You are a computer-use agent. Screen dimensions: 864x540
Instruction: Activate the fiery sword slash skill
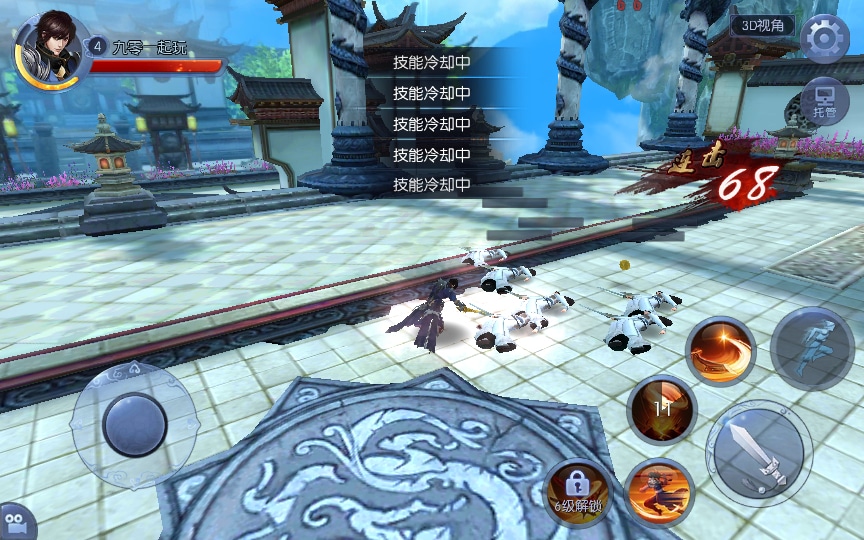pos(720,352)
